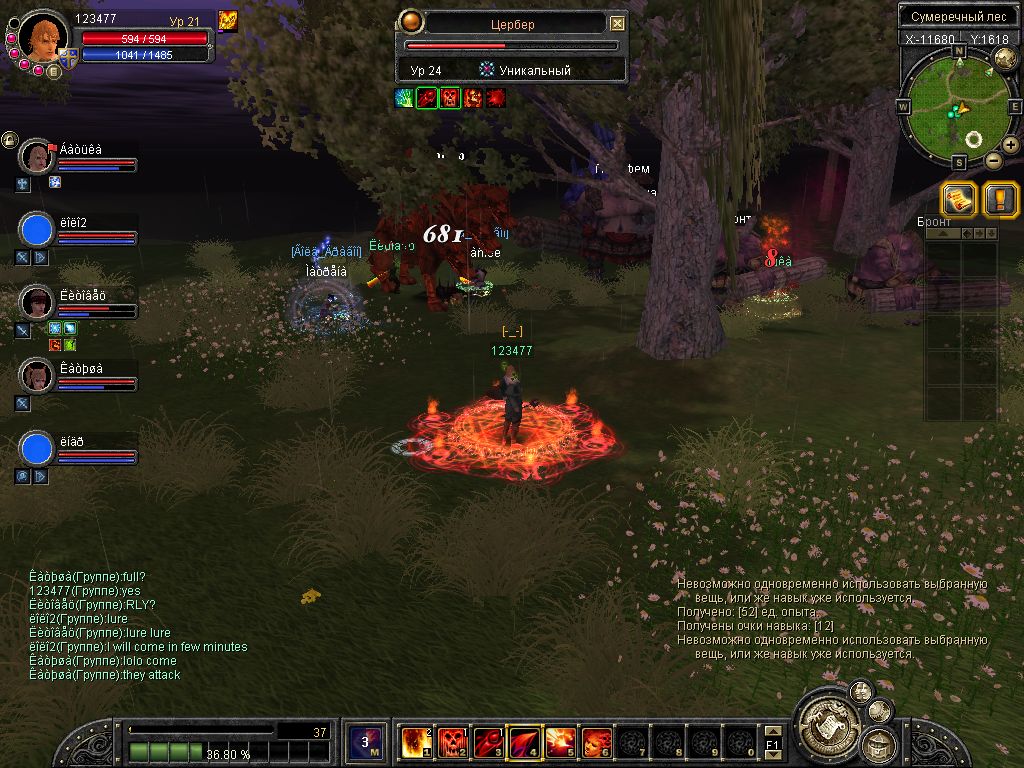Image resolution: width=1024 pixels, height=768 pixels.
Task: Zoom out the minimap with minus button
Action: (x=993, y=160)
